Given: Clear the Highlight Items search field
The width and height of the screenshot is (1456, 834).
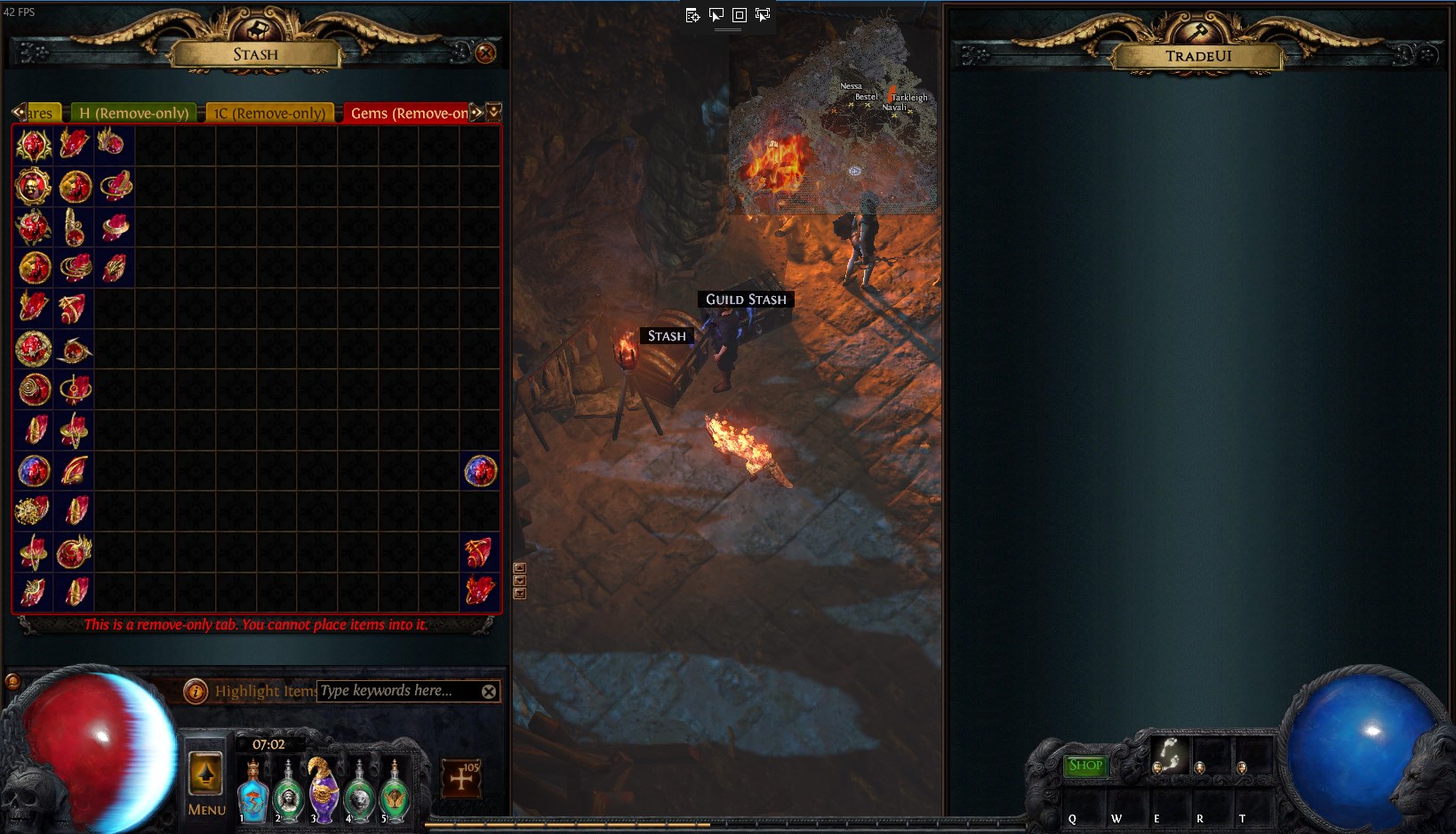Looking at the screenshot, I should [x=489, y=691].
